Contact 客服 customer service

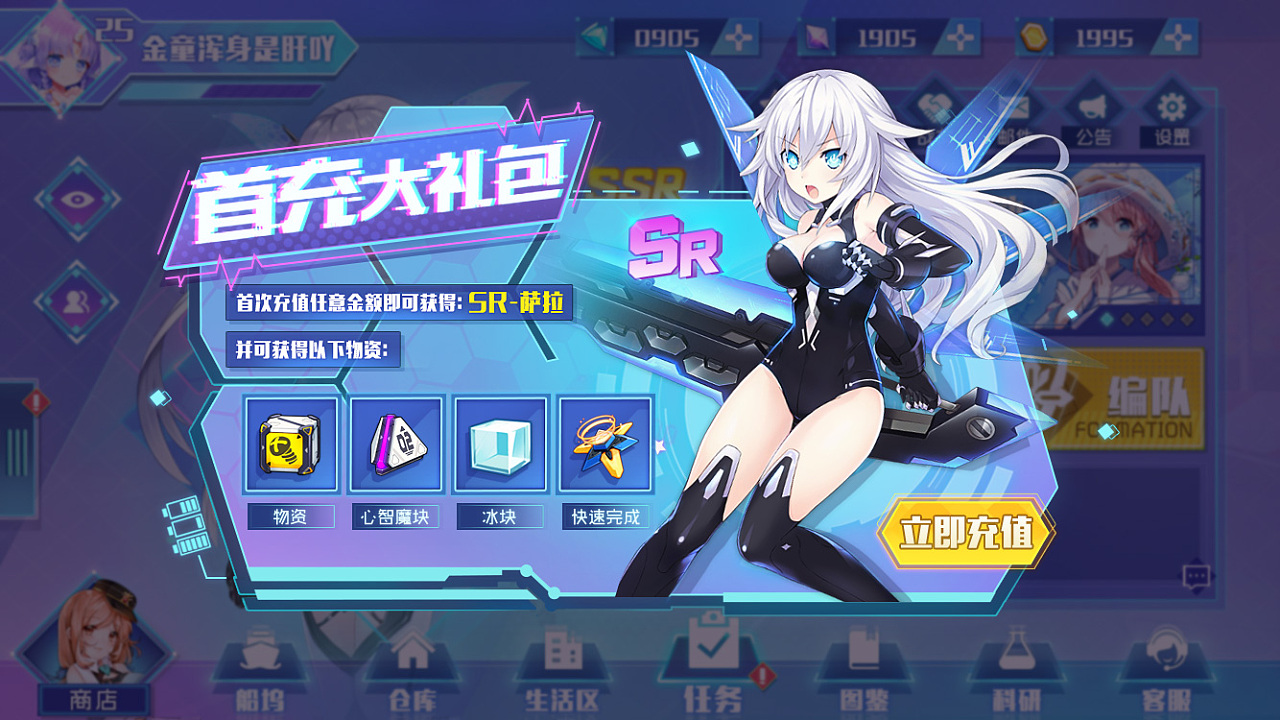[1166, 670]
